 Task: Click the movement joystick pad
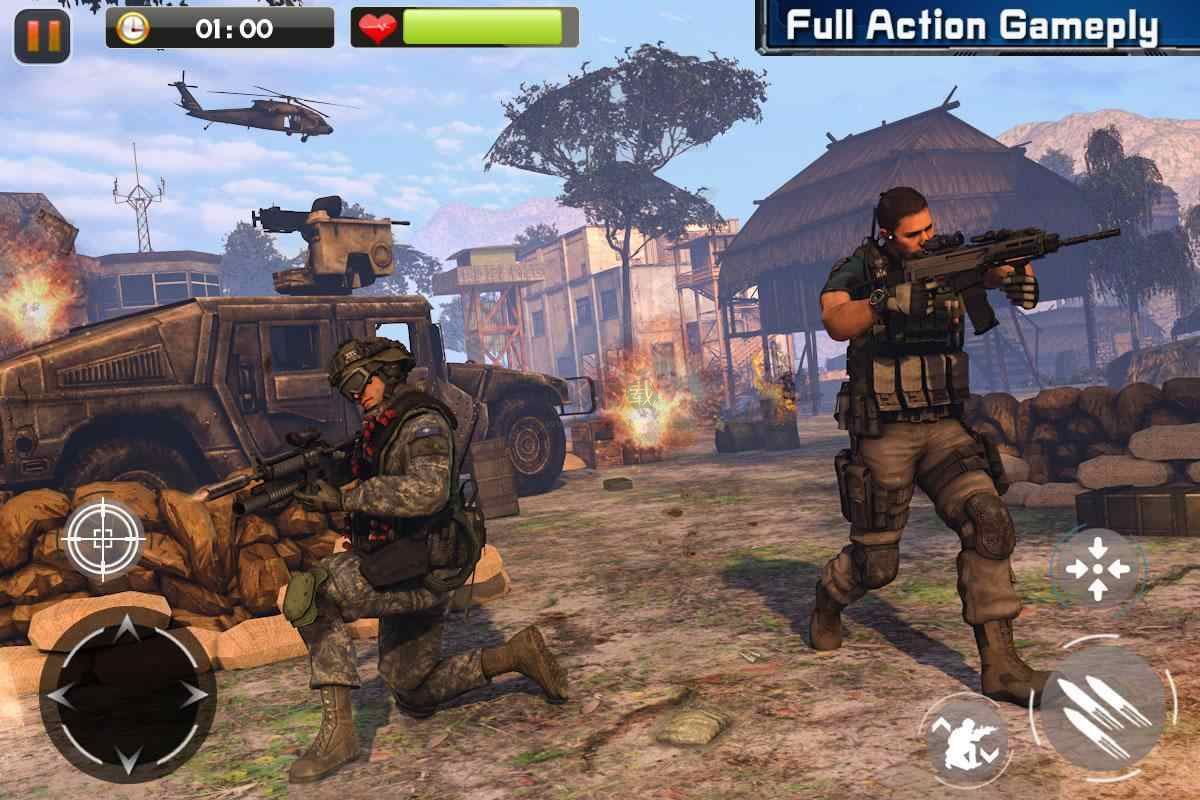pyautogui.click(x=127, y=694)
